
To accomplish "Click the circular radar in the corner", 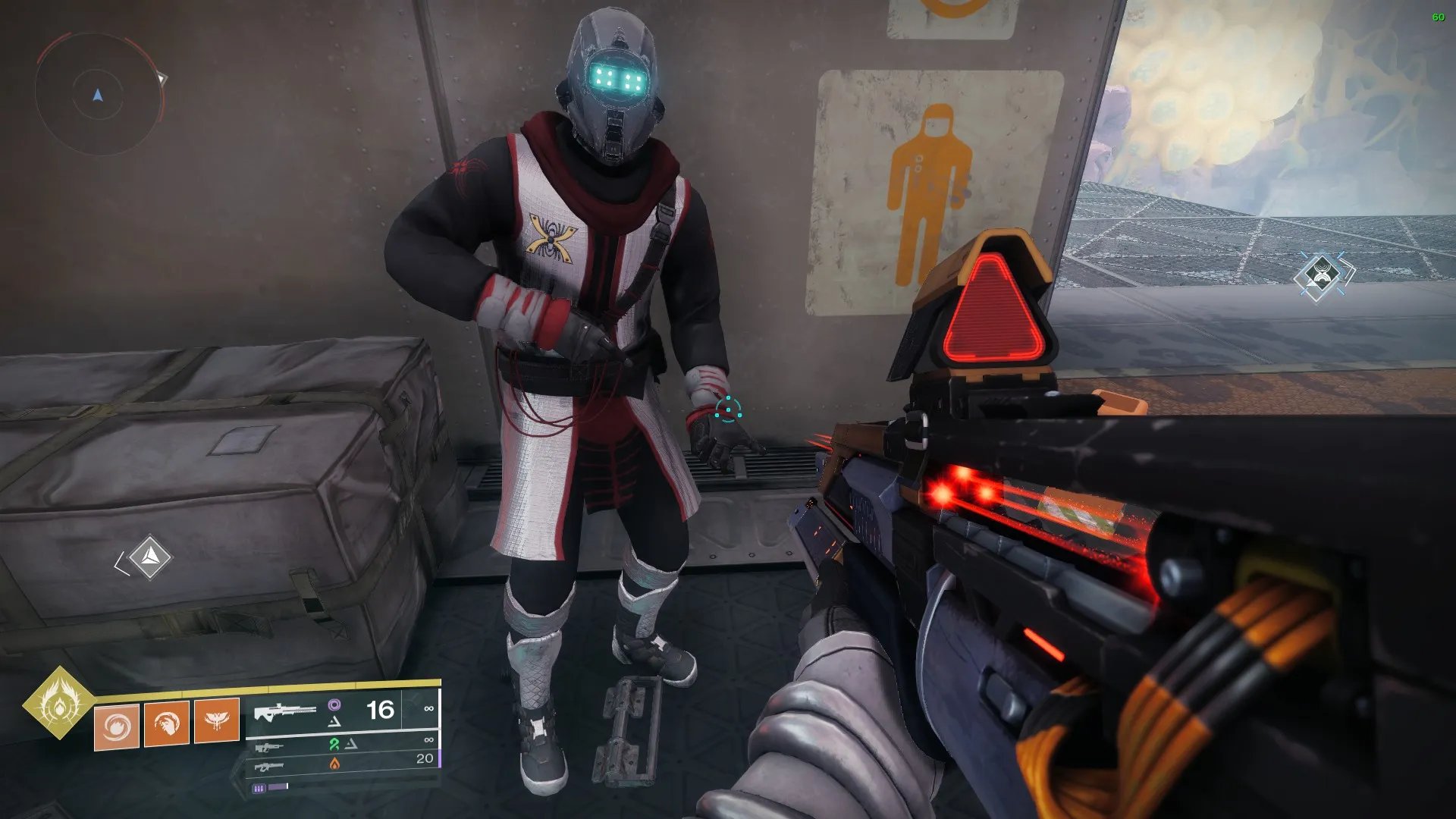I will tap(98, 95).
